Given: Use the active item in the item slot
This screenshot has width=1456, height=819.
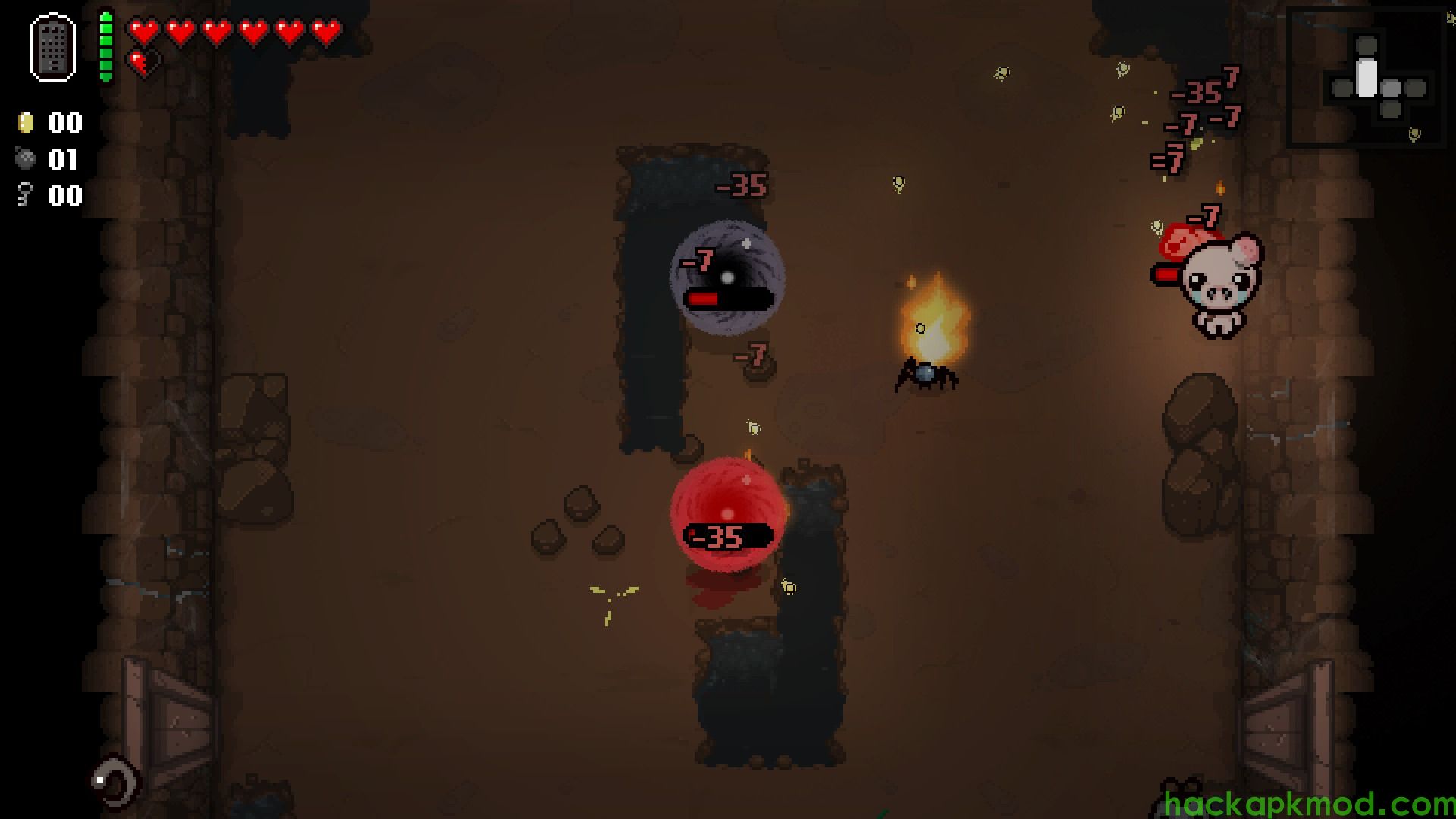Looking at the screenshot, I should pos(53,47).
